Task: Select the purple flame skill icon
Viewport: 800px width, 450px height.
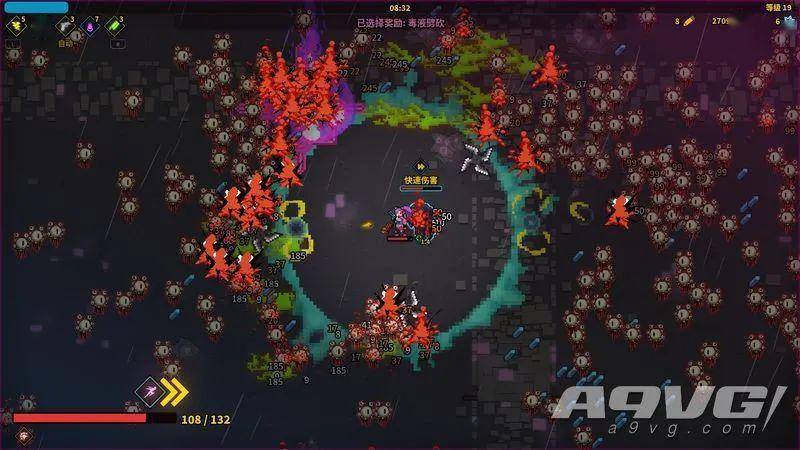Action: coord(88,26)
